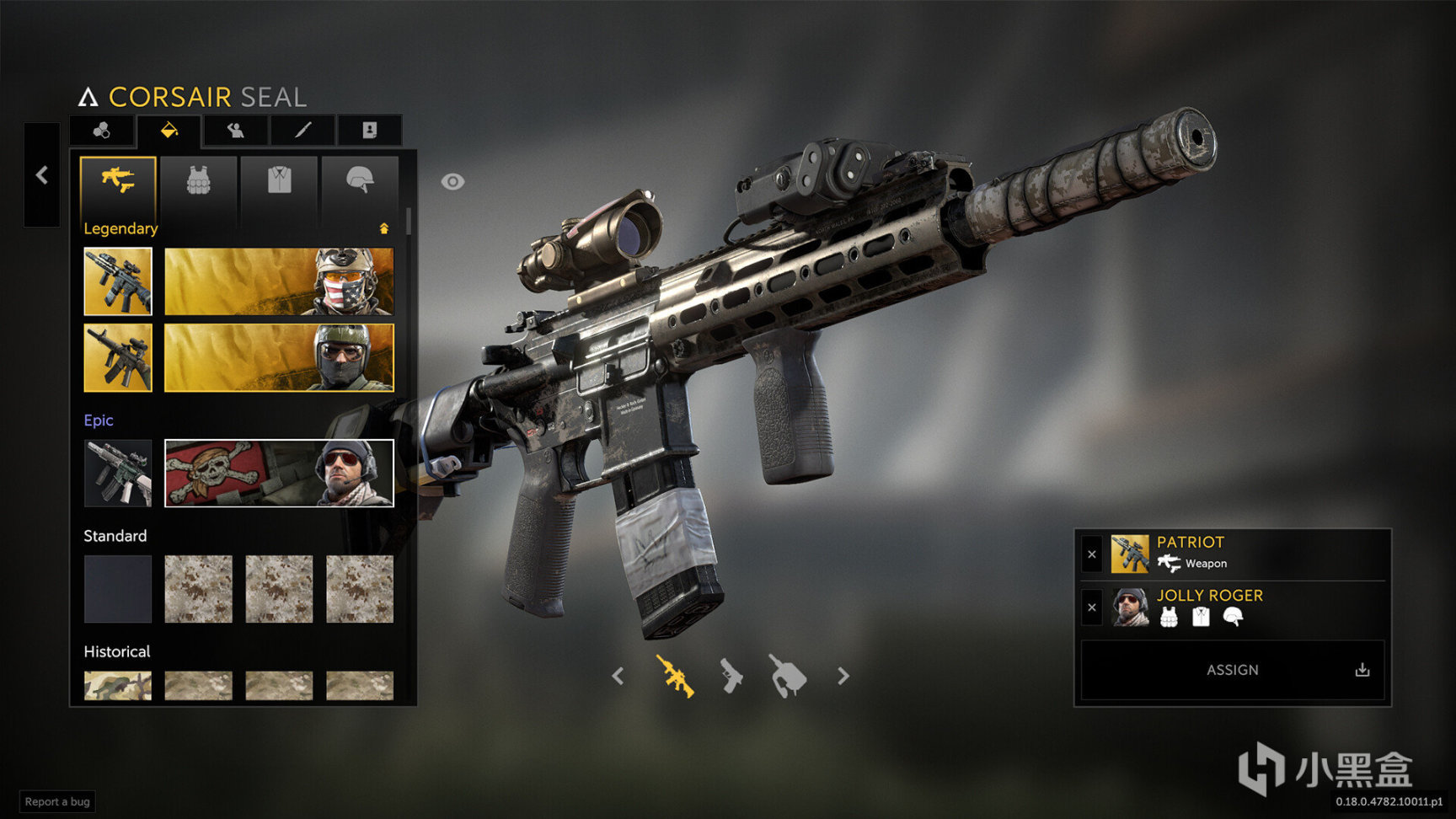Switch to the paint bucket skins tab
This screenshot has width=1456, height=819.
point(169,131)
